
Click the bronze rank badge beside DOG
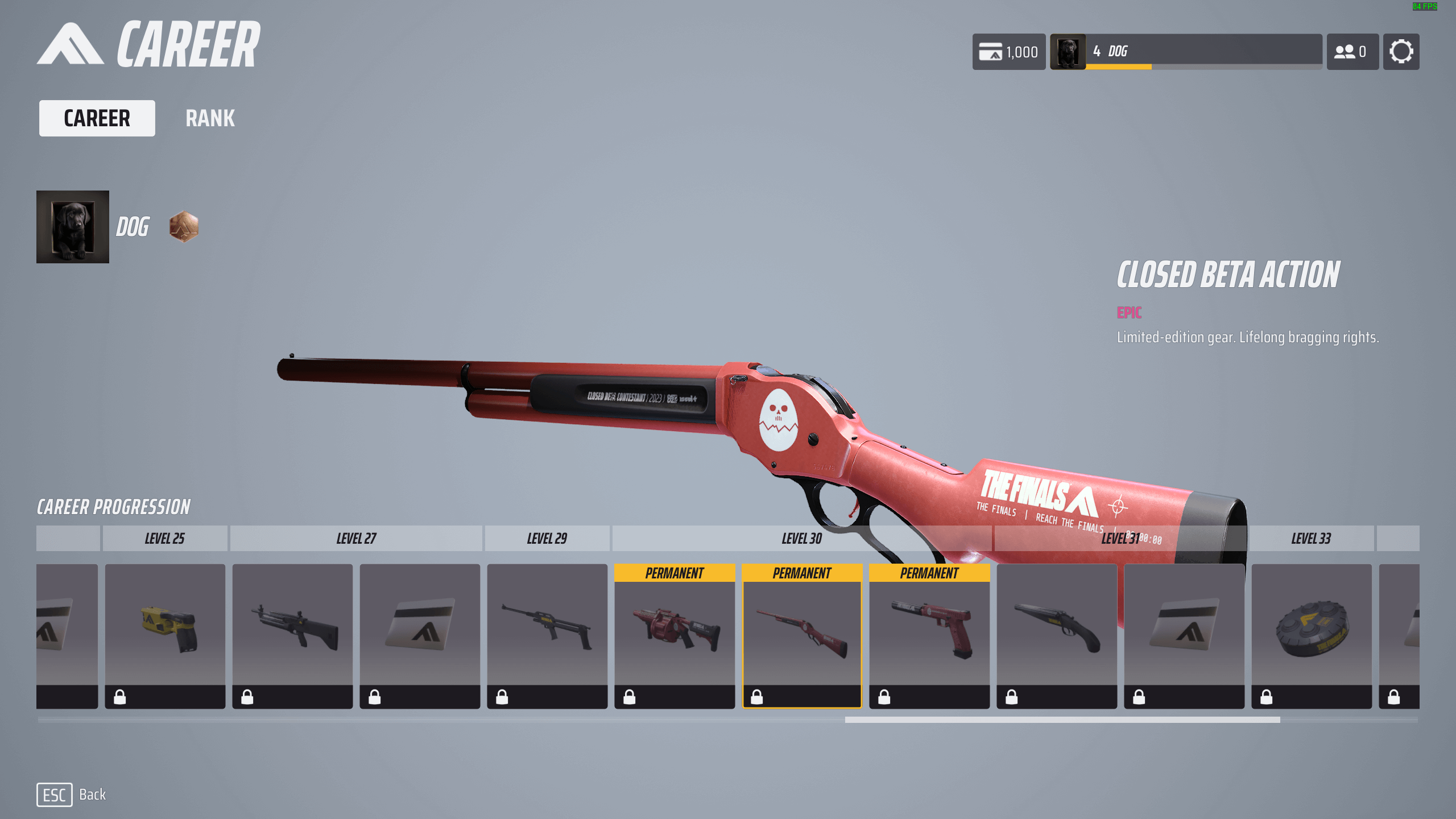[x=184, y=227]
